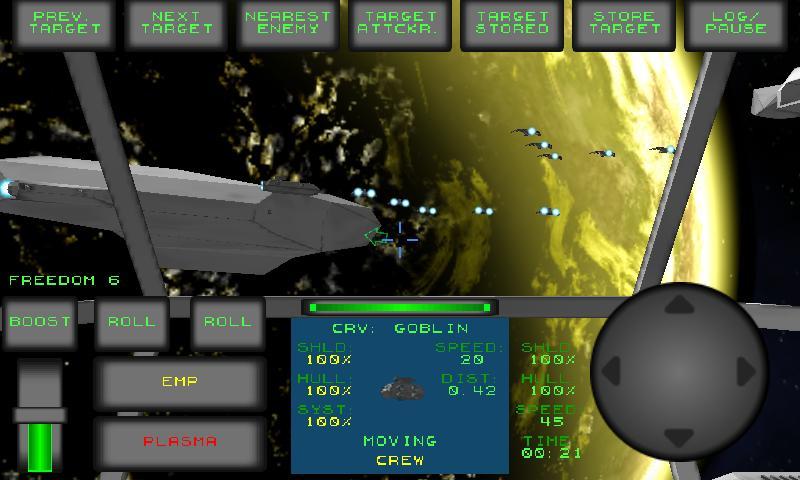Activate the Boost button

tap(40, 322)
